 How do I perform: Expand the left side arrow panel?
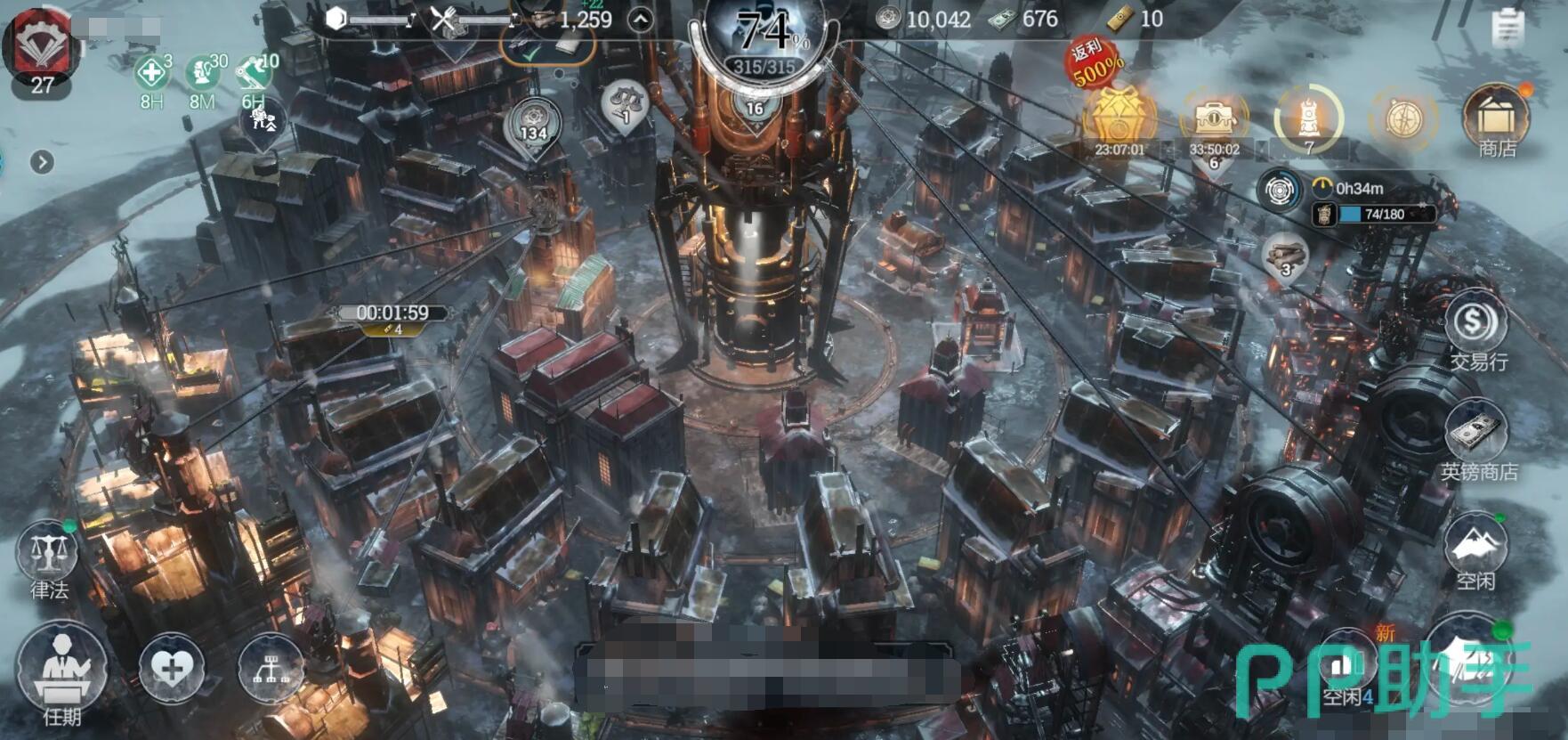tap(42, 162)
